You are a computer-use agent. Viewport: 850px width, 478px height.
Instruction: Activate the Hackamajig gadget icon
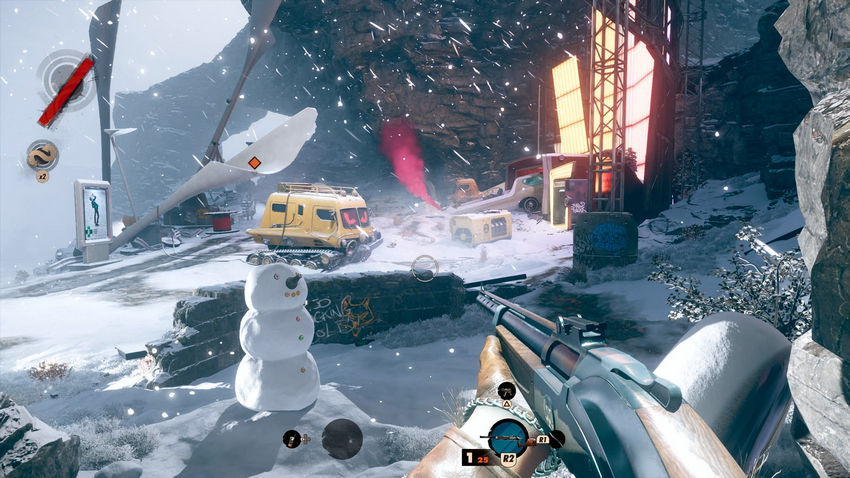coord(294,437)
